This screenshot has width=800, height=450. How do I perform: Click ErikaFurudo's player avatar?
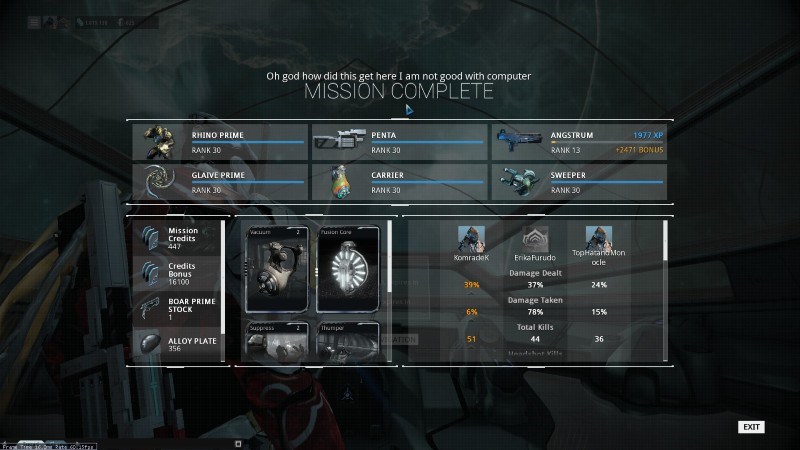(534, 240)
